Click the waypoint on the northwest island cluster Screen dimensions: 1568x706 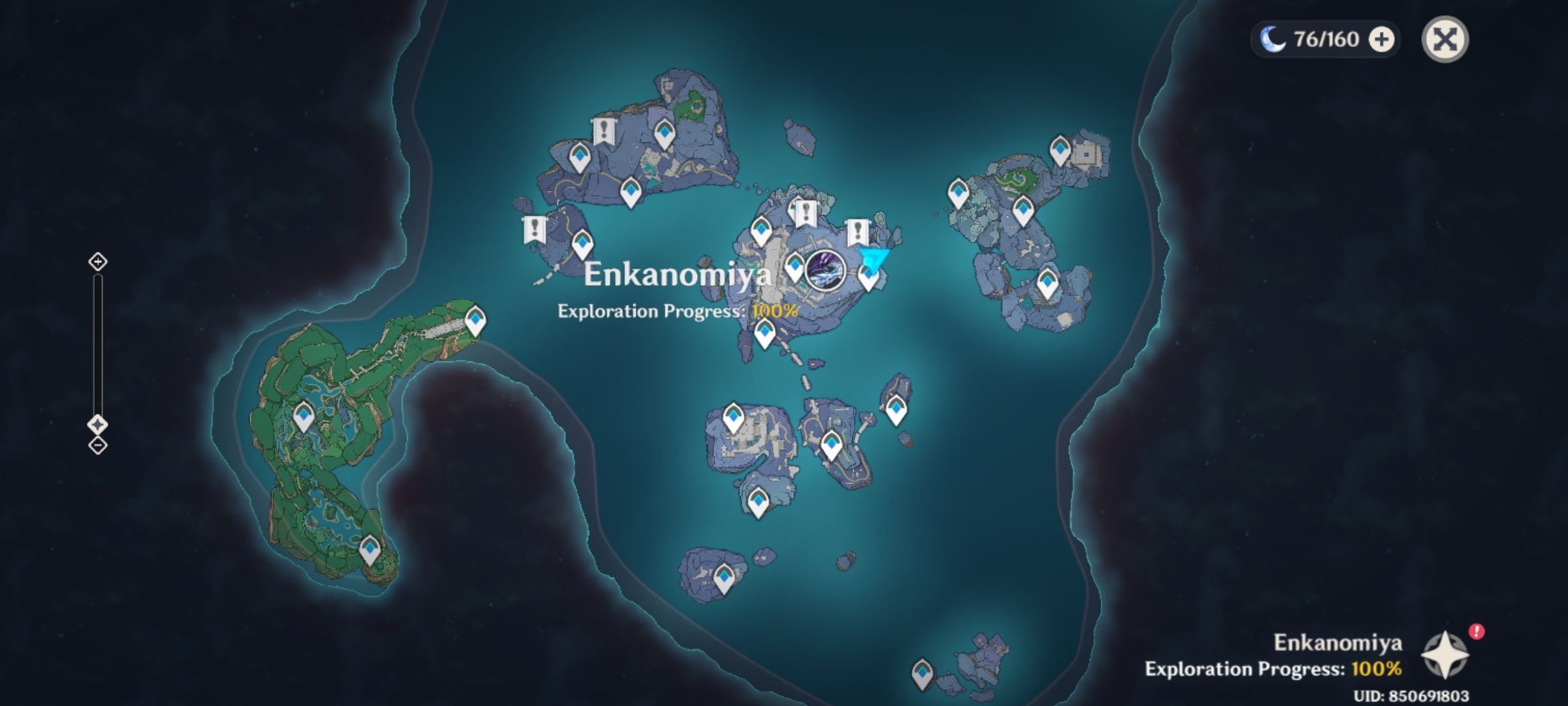click(579, 157)
